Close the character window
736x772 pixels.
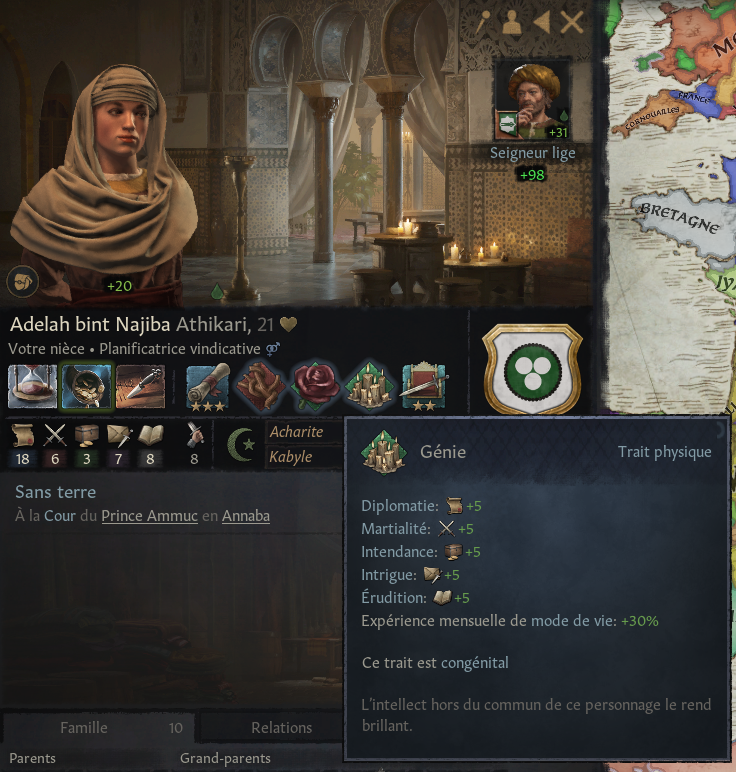pos(572,22)
